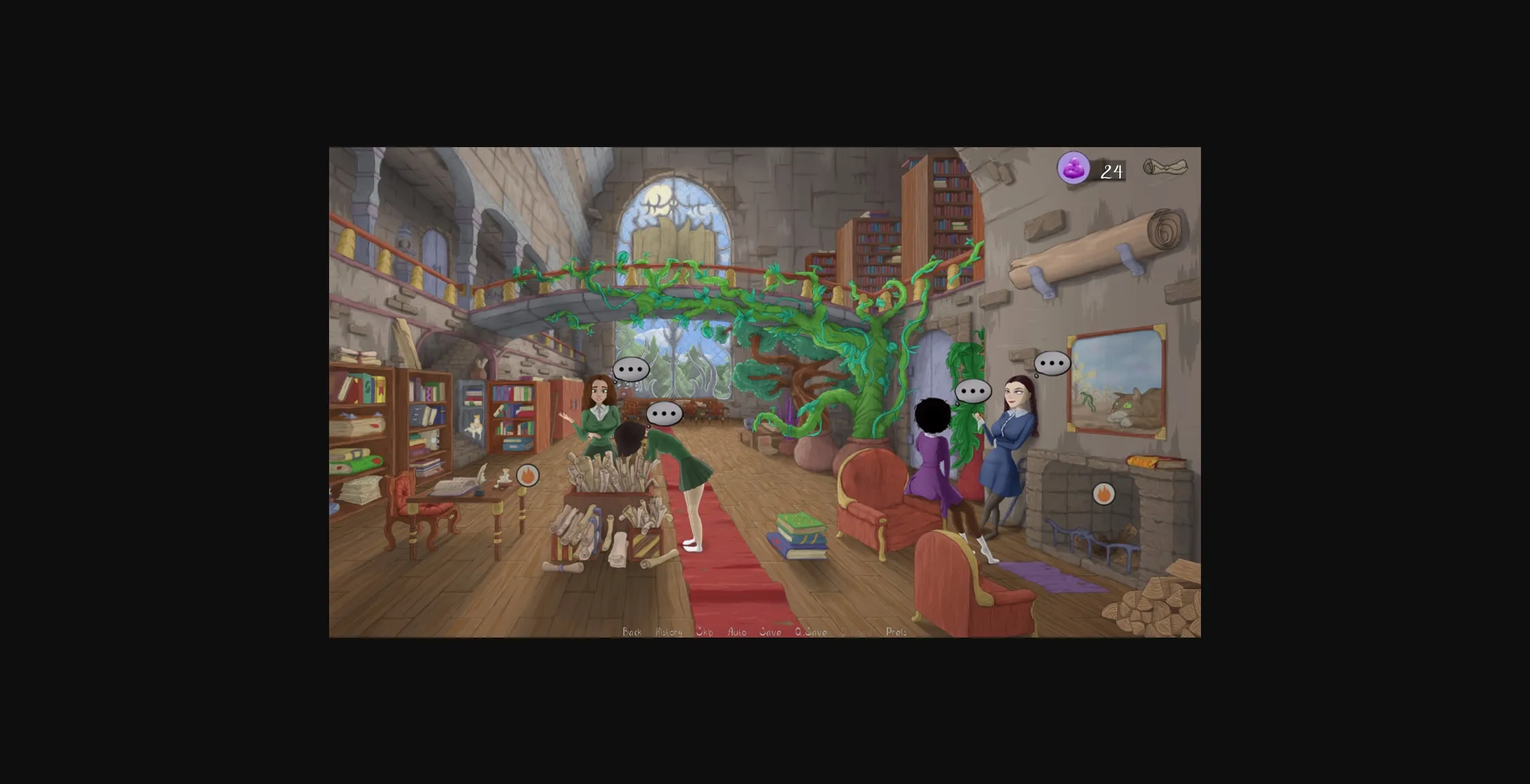Quick save using Q.Save
This screenshot has height=784, width=1530.
click(x=811, y=632)
